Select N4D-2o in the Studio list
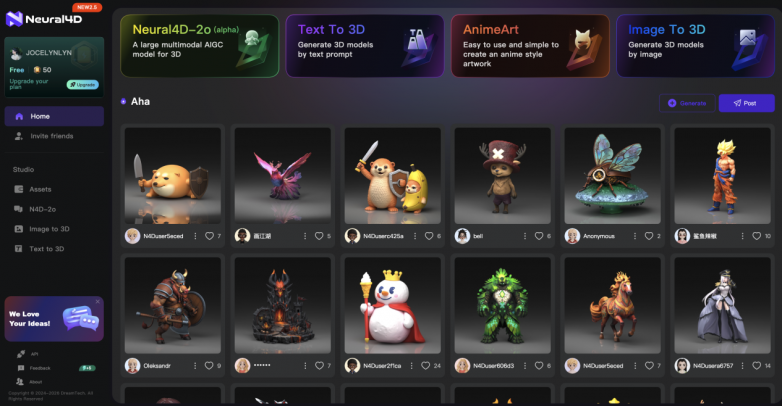This screenshot has width=782, height=406. [43, 209]
